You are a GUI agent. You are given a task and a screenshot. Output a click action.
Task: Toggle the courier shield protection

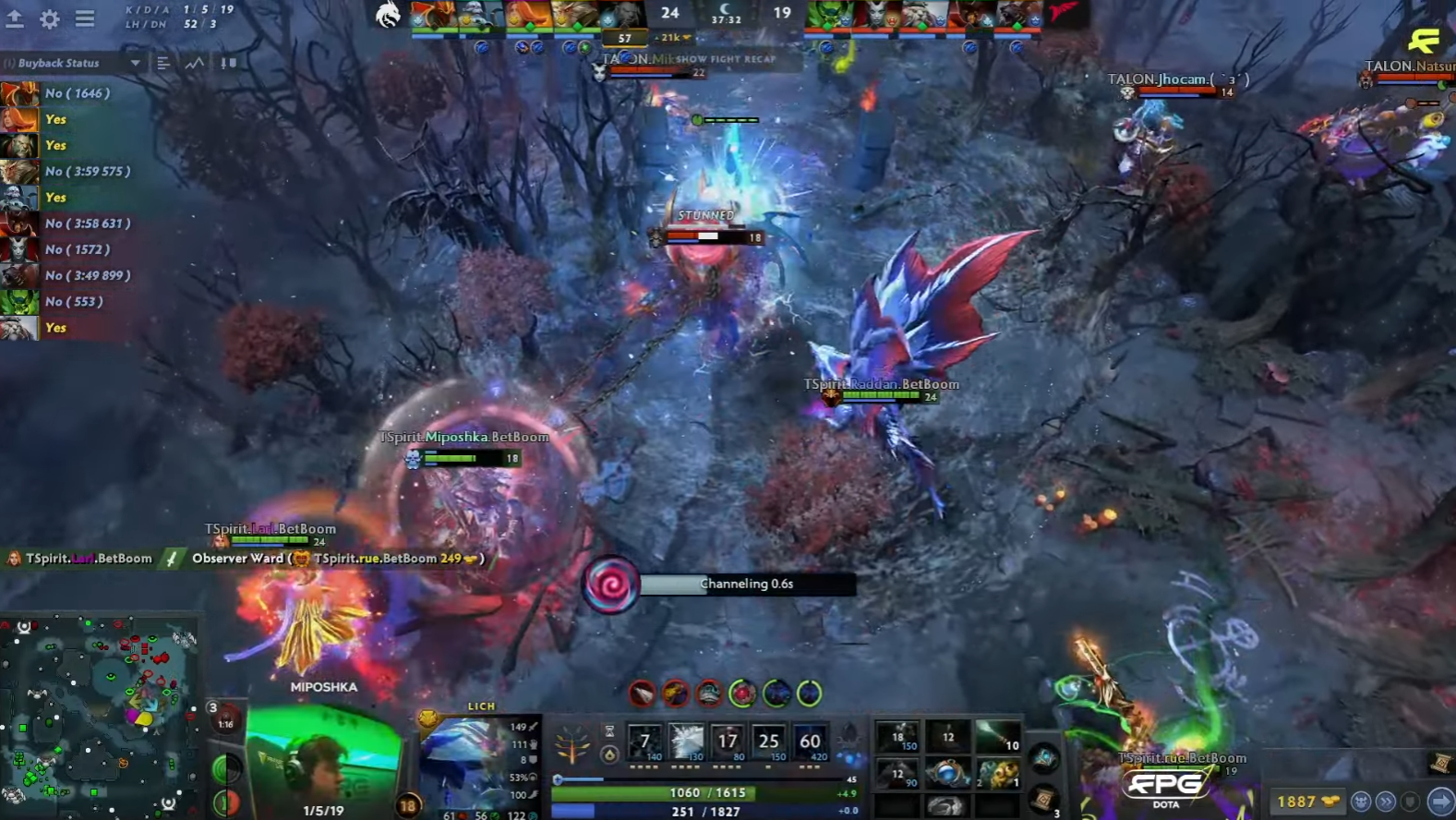pyautogui.click(x=1410, y=800)
